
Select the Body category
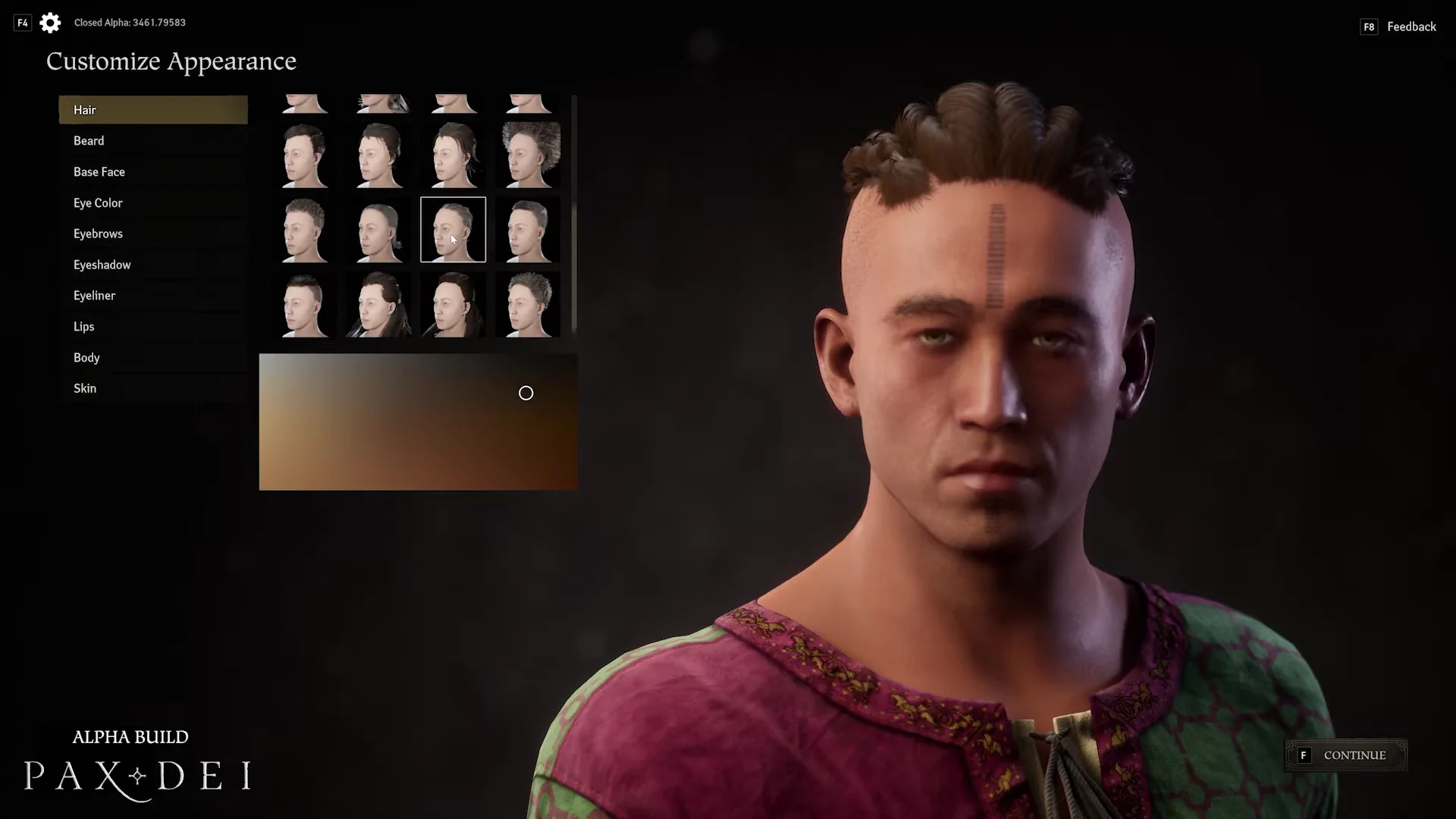pos(152,358)
